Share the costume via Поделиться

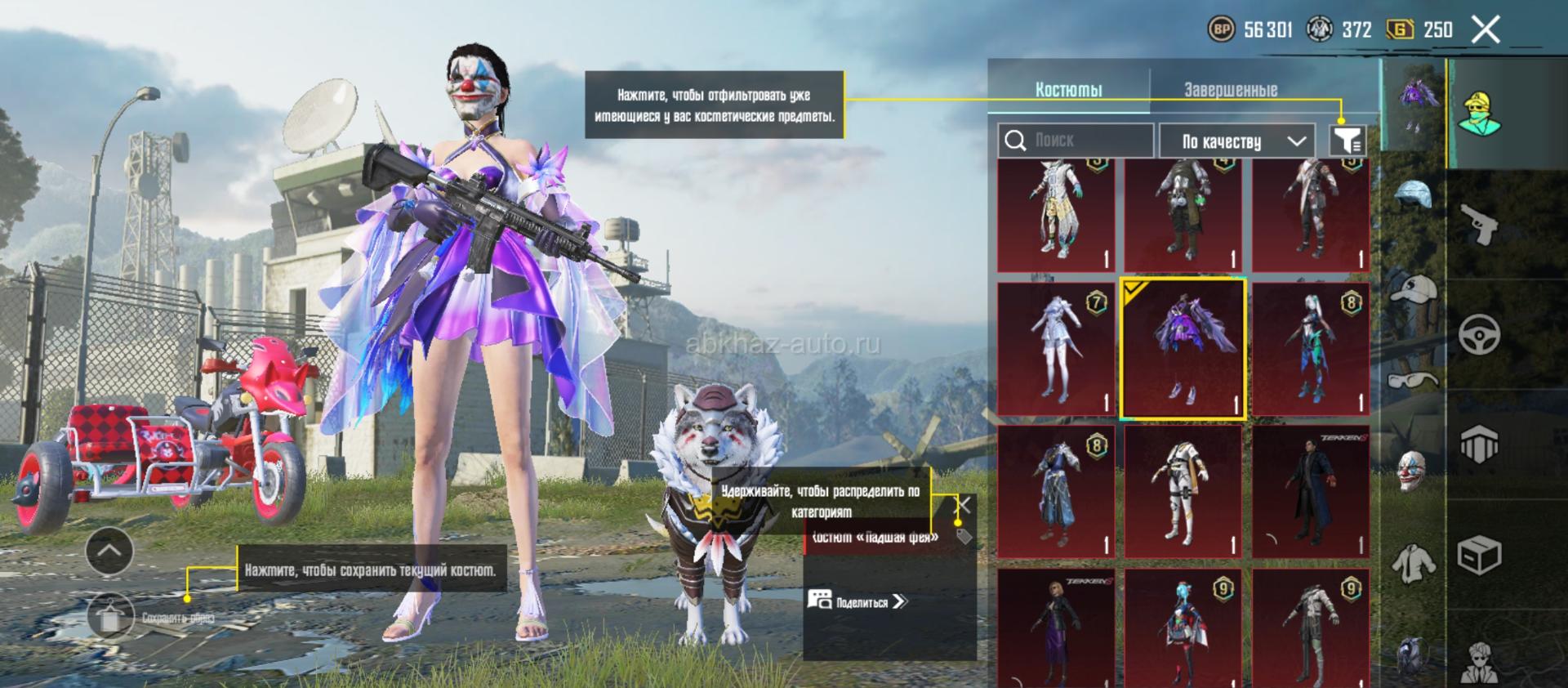858,601
